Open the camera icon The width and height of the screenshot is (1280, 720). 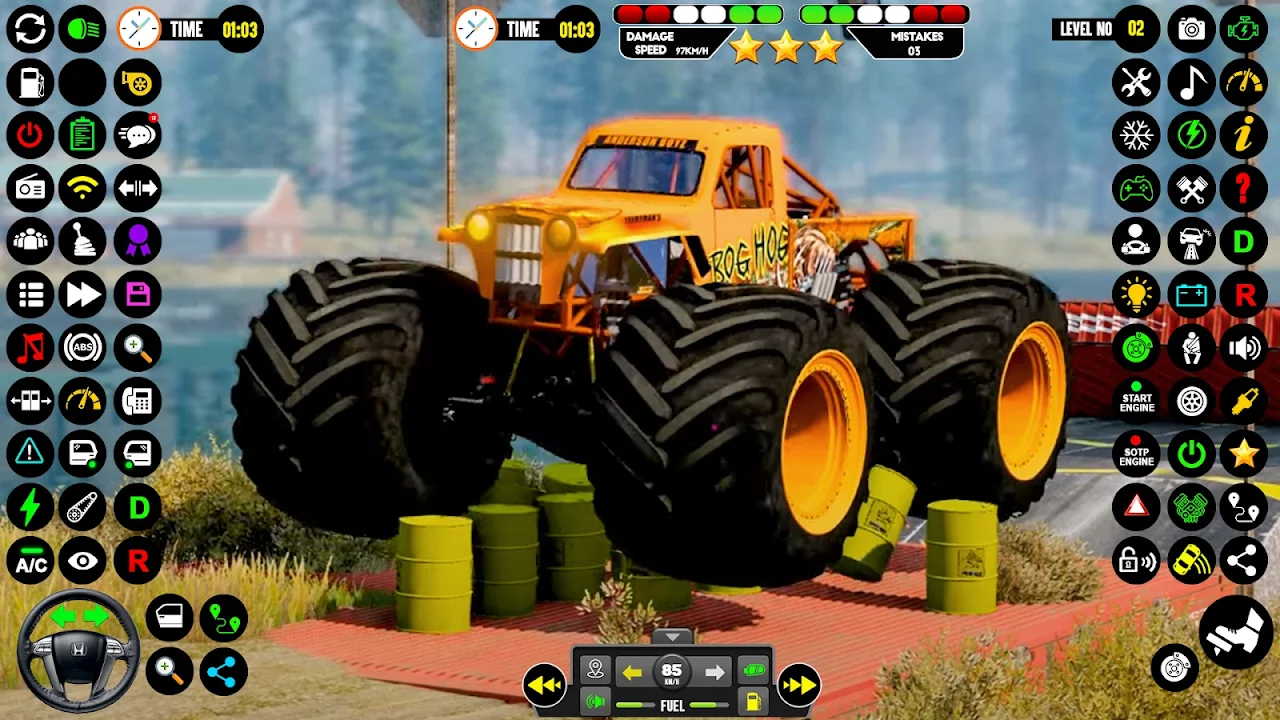pos(1190,29)
